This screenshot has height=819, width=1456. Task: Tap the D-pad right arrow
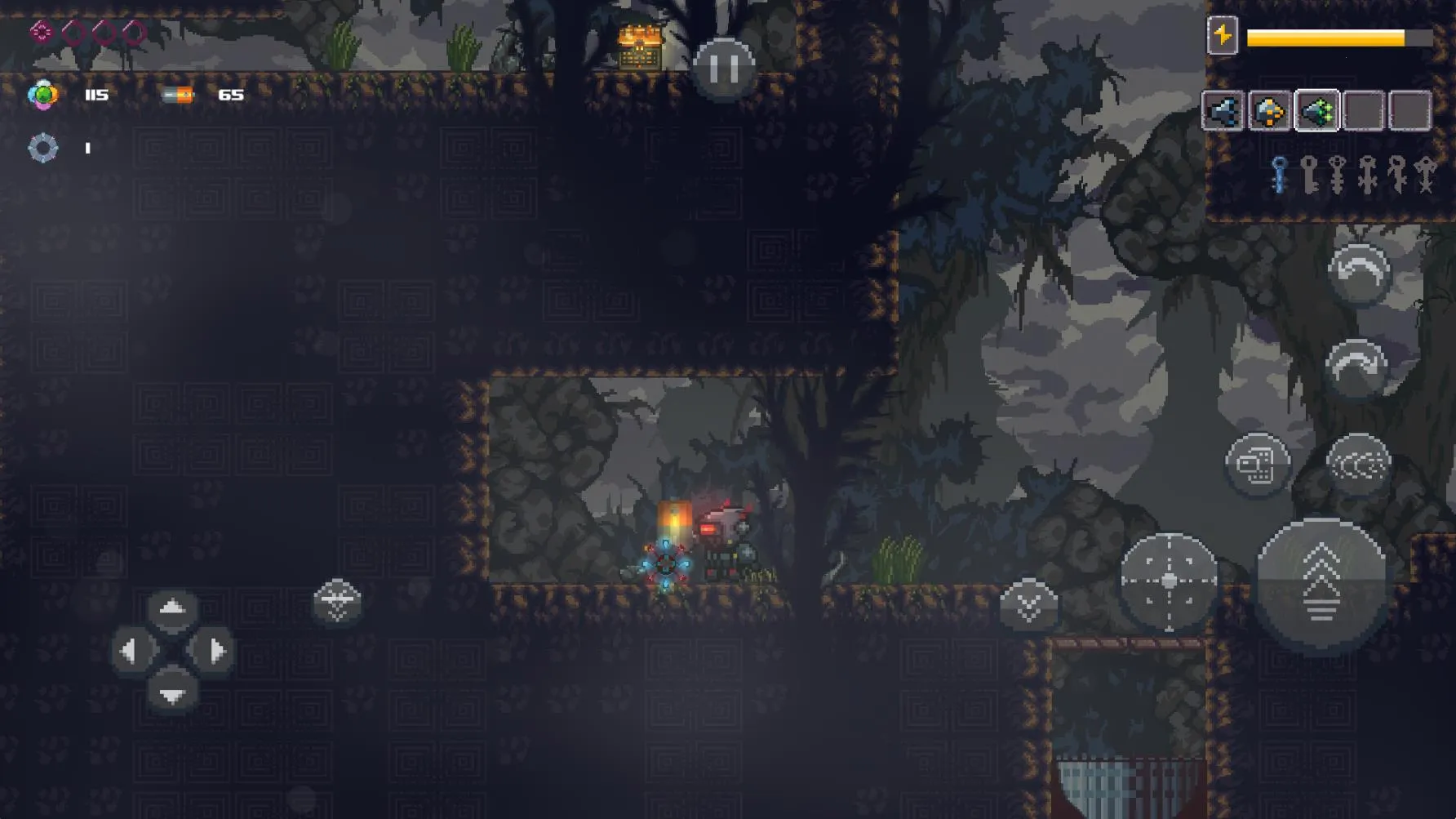(x=214, y=652)
